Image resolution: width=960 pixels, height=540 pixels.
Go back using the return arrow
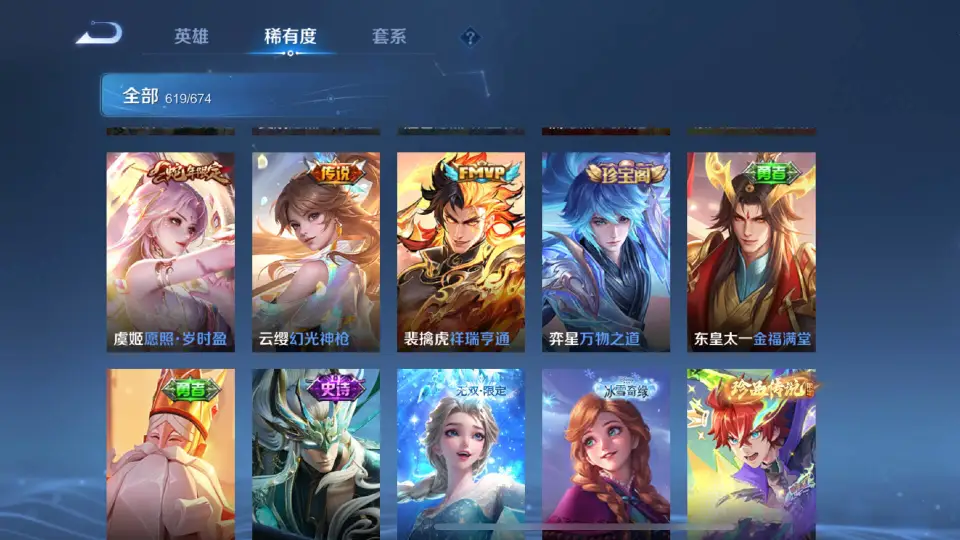pos(99,34)
